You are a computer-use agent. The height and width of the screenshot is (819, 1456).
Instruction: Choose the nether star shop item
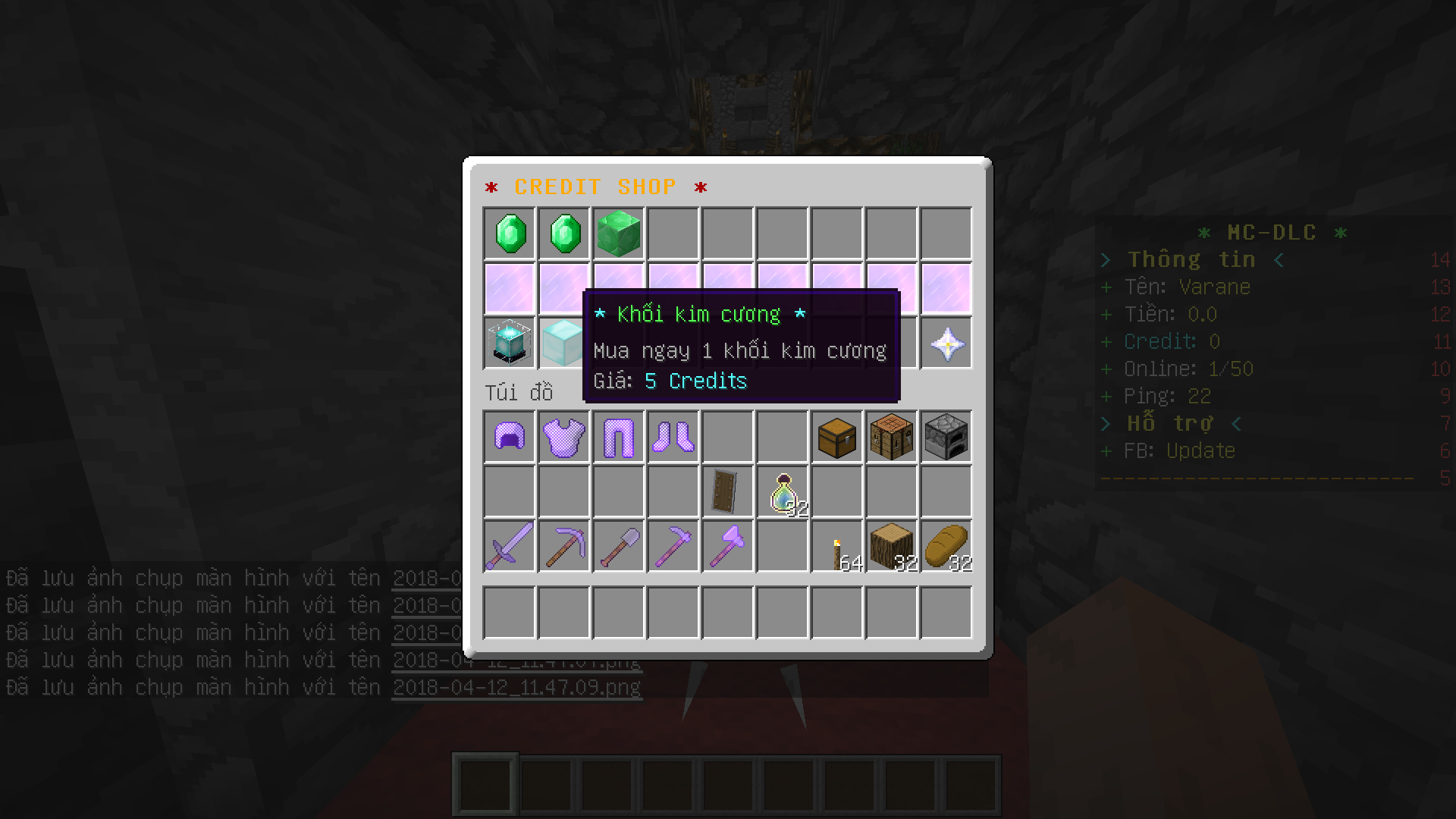[946, 344]
